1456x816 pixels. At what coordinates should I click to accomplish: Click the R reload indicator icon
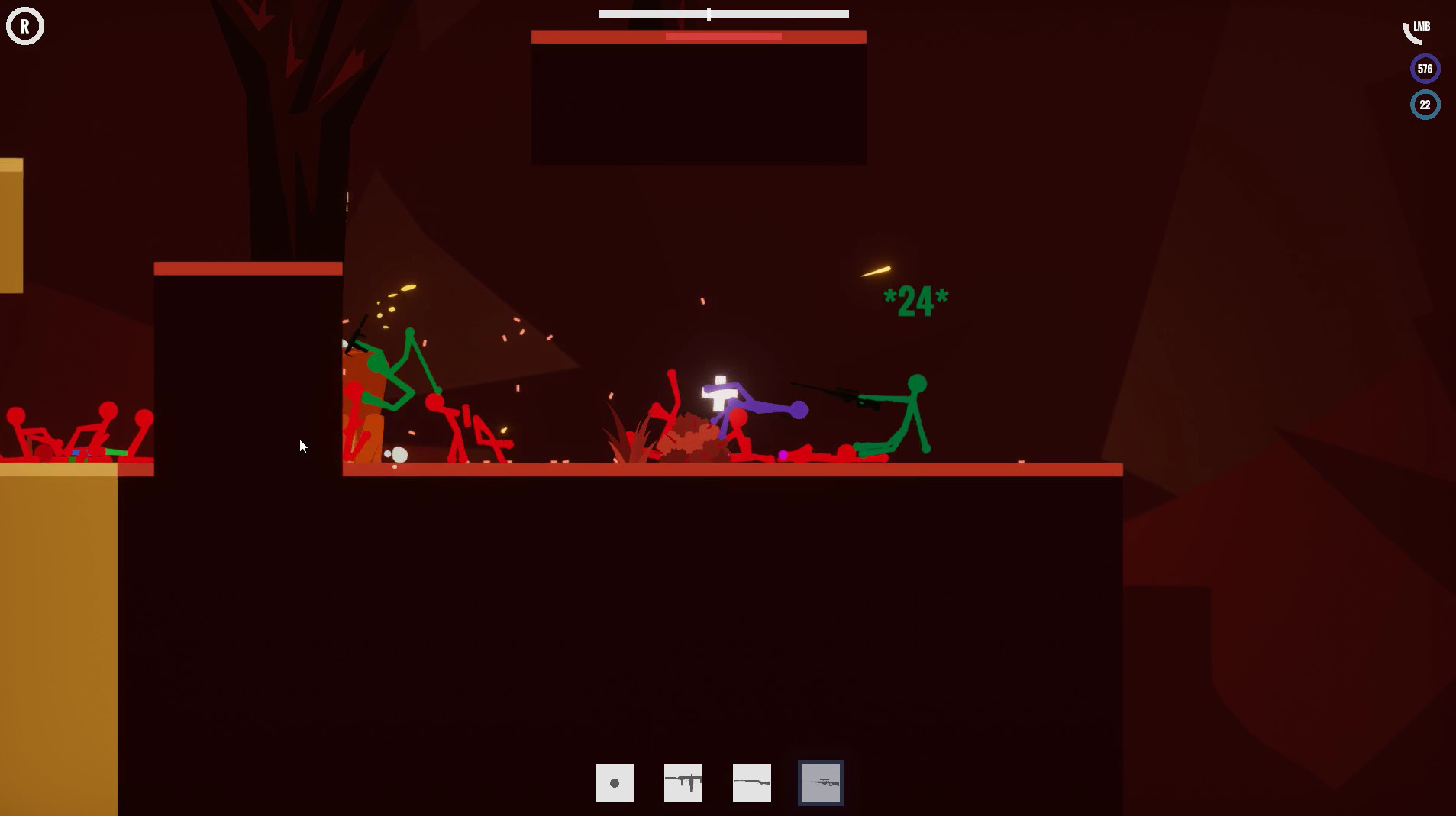(x=25, y=25)
